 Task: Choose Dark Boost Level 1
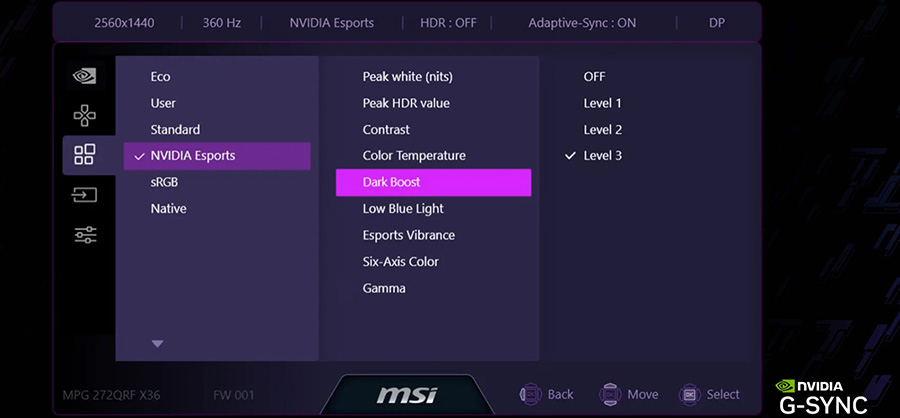click(603, 103)
